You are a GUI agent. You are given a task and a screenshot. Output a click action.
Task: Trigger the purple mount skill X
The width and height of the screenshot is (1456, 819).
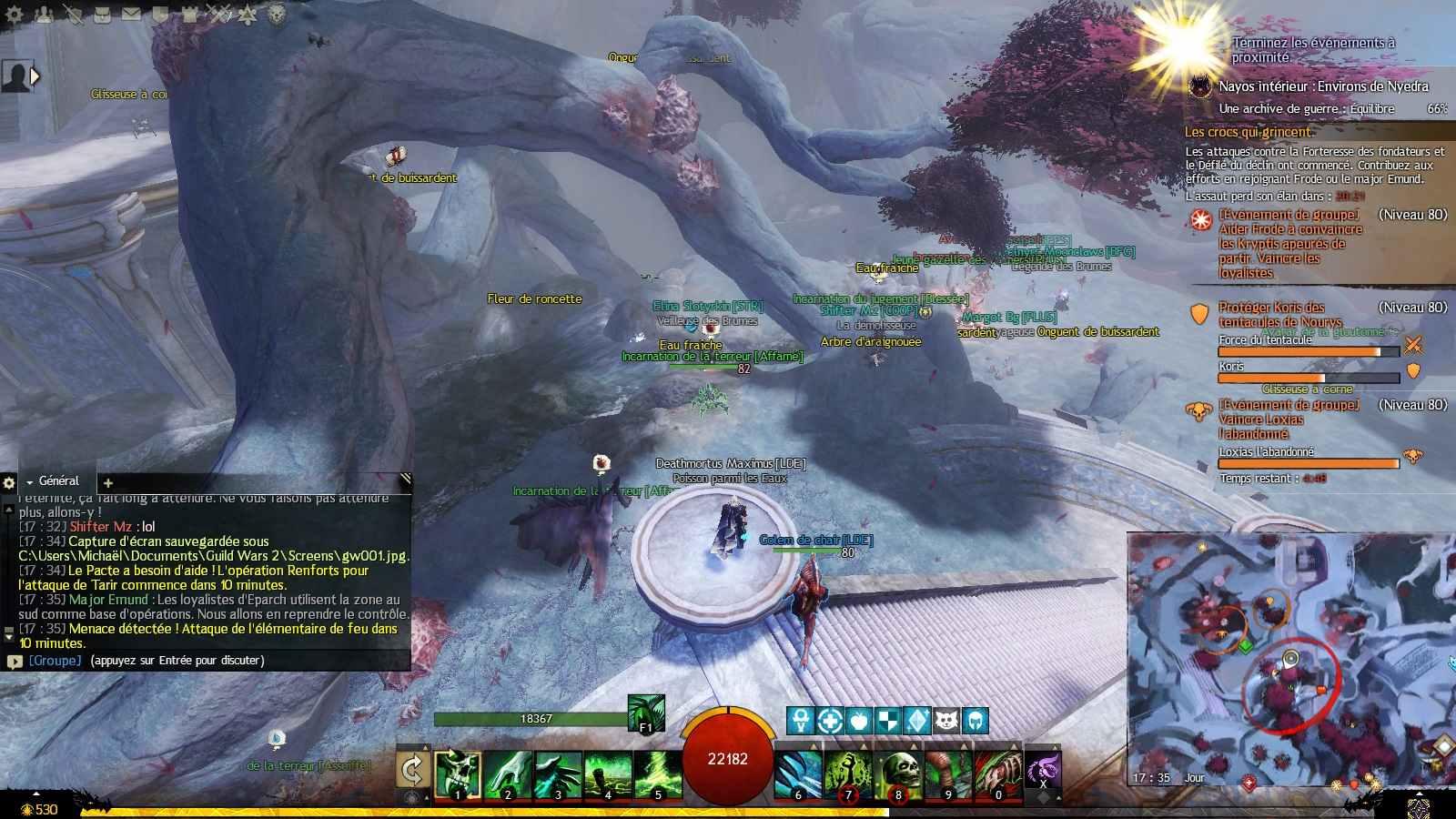(x=1043, y=771)
